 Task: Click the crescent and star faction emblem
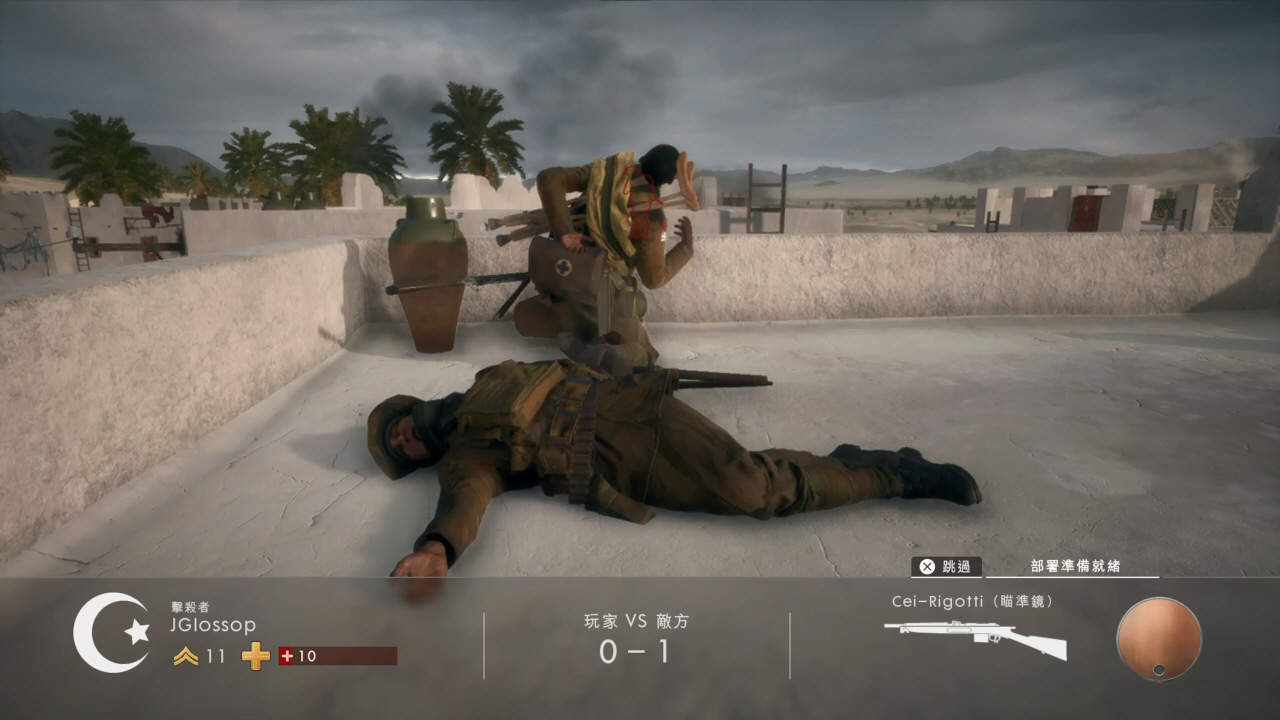111,632
